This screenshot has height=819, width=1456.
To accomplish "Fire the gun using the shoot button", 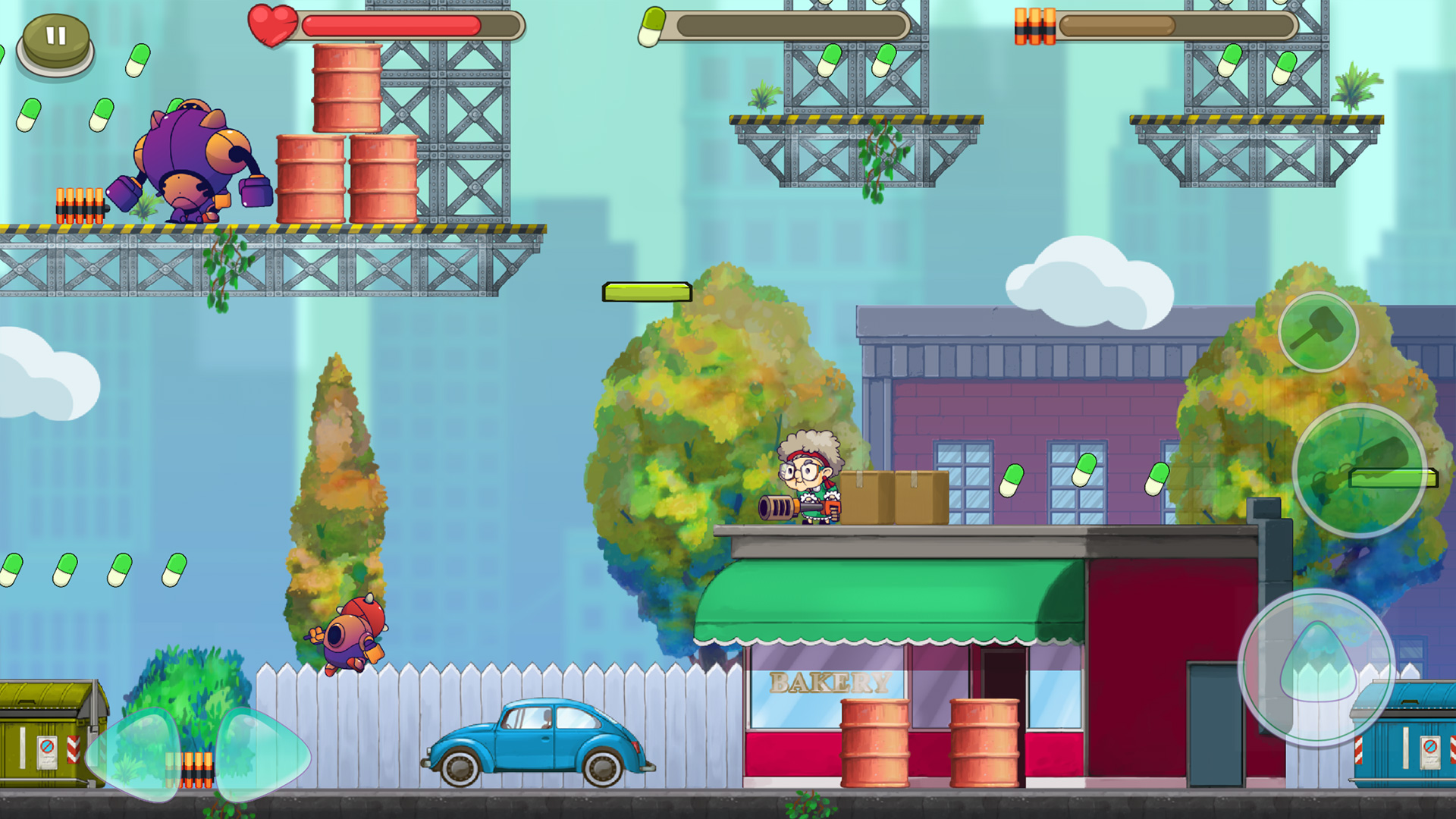I will click(x=1359, y=470).
